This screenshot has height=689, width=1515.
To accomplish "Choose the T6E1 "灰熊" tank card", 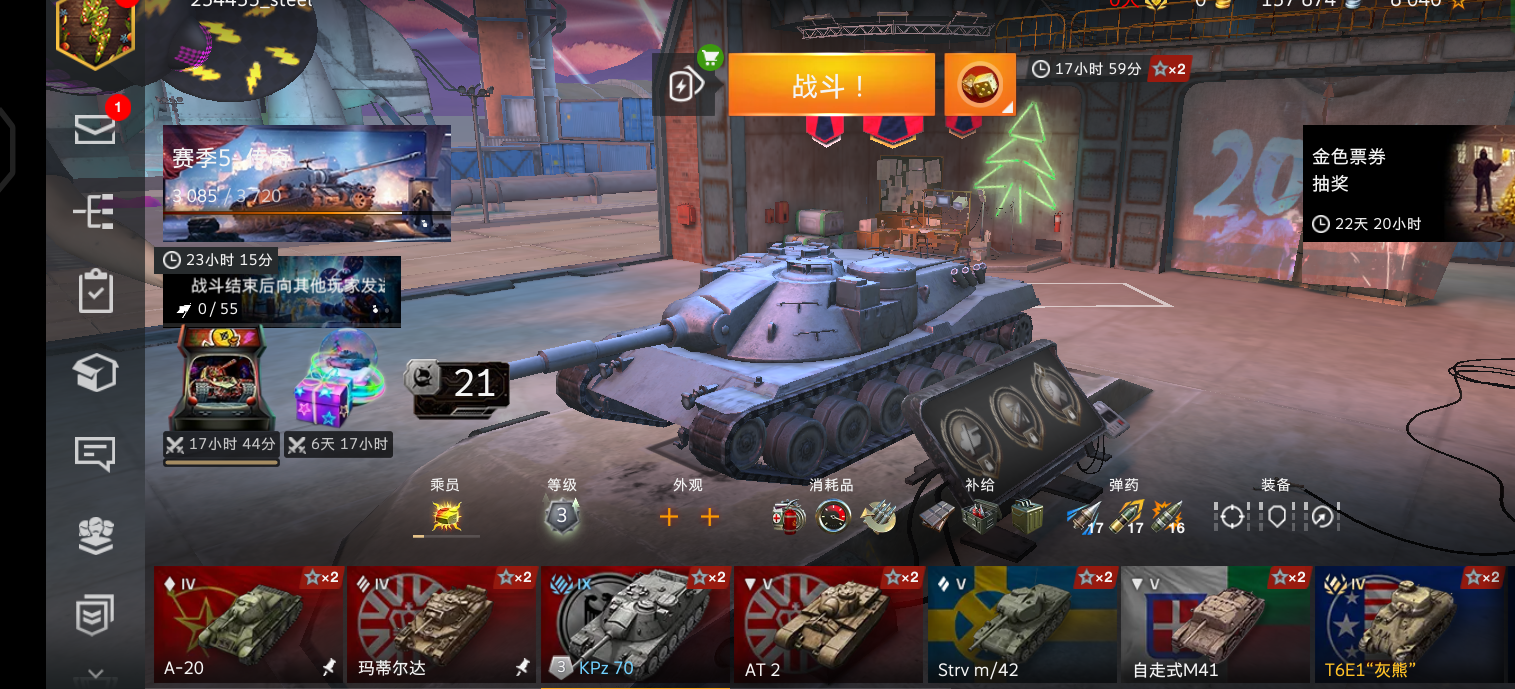I will tap(1408, 624).
